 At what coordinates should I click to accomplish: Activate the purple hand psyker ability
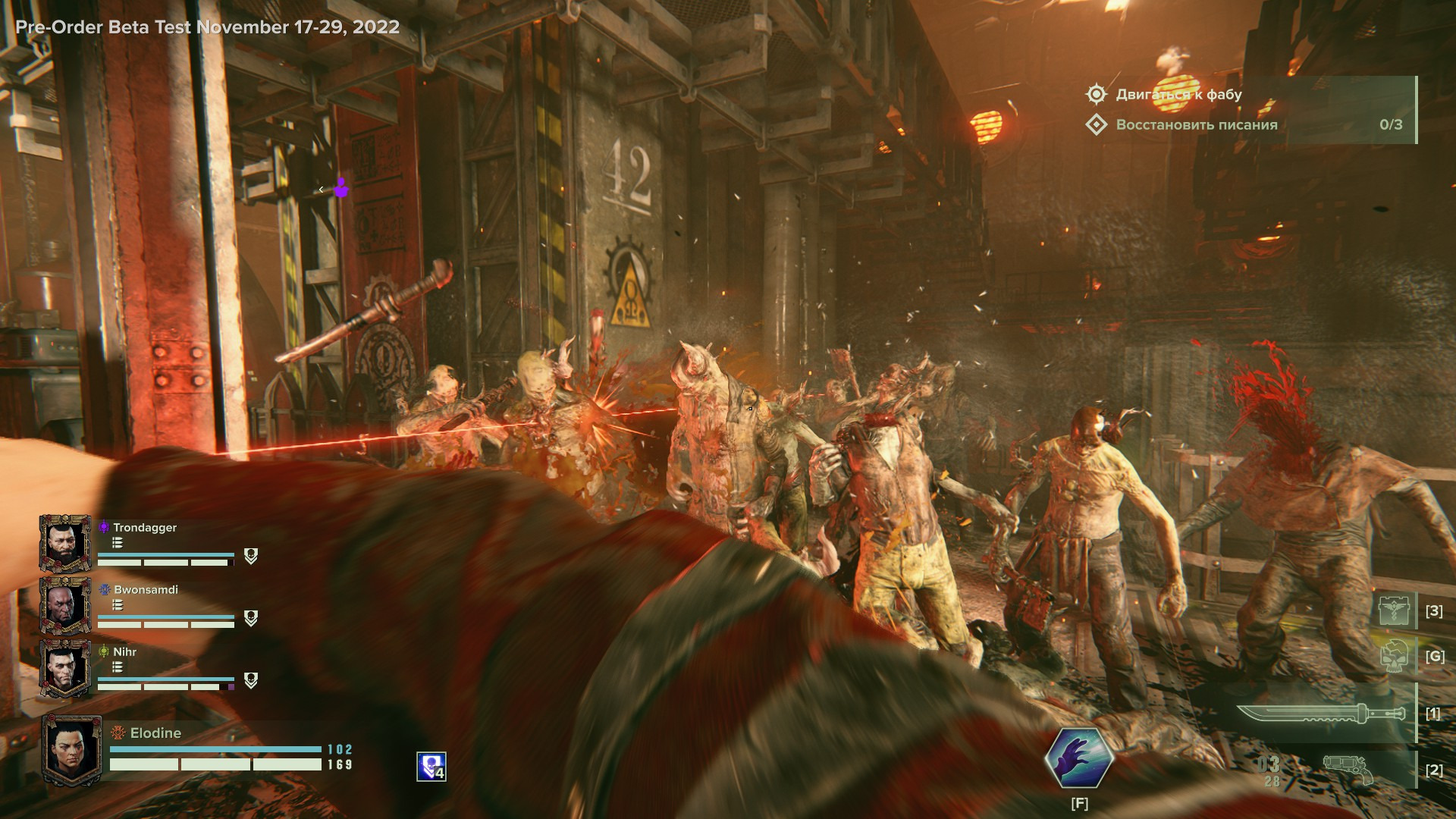(1078, 758)
